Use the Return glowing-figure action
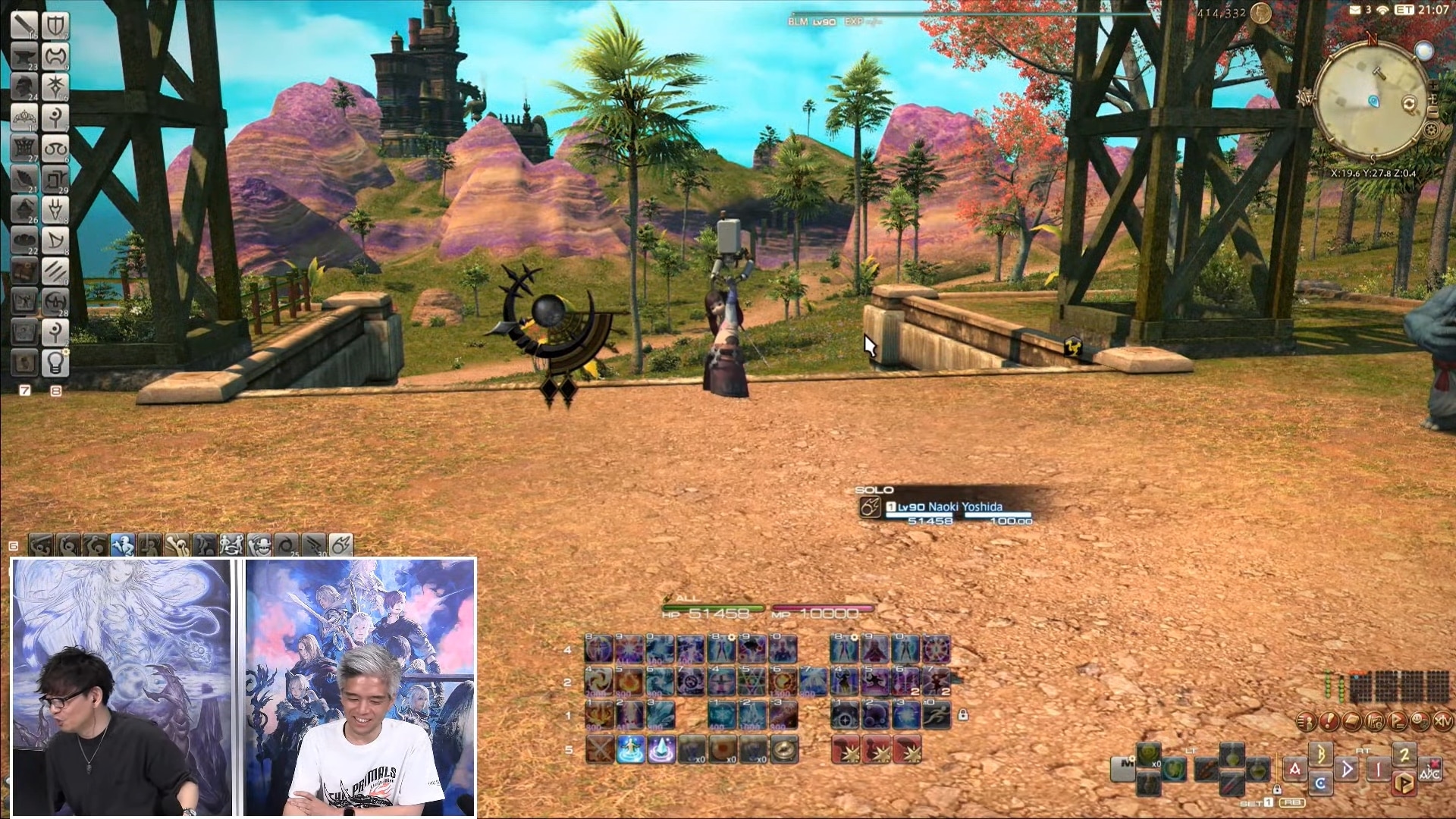This screenshot has width=1456, height=819. (630, 750)
